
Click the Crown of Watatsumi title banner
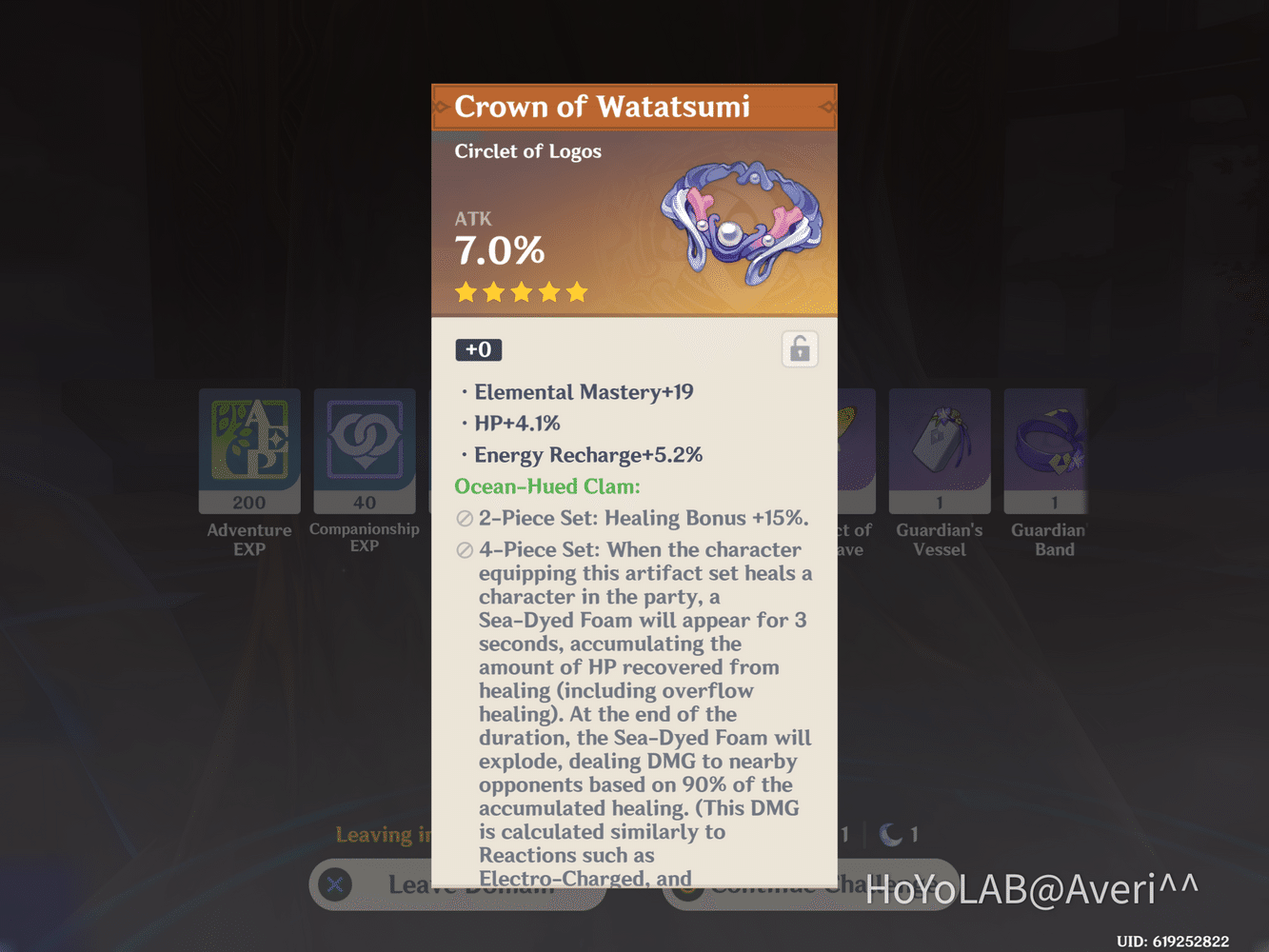coord(634,107)
